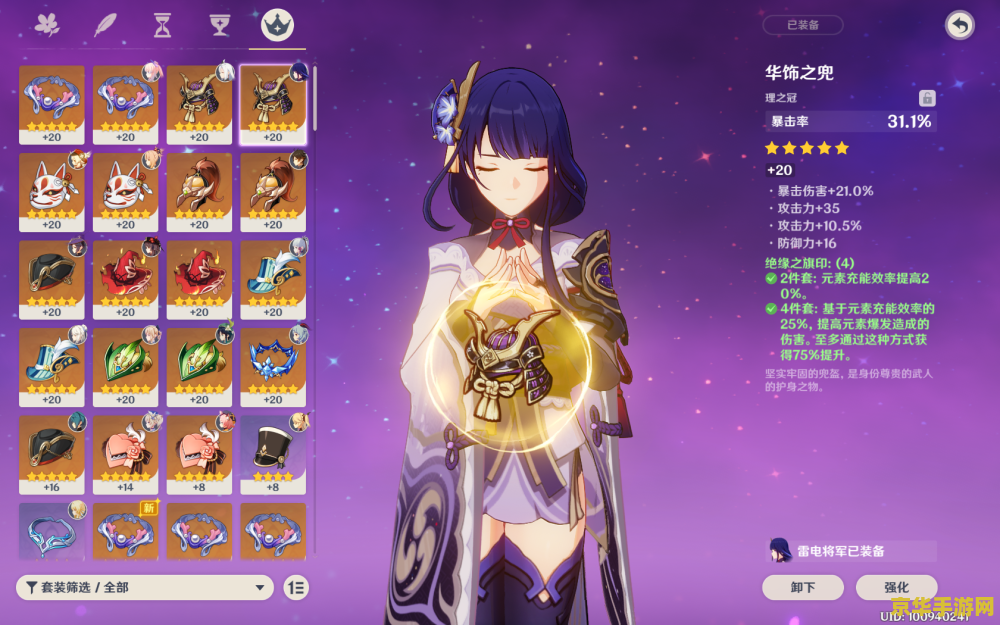This screenshot has width=1000, height=625.
Task: Click the 卸下 unequip button
Action: click(802, 587)
